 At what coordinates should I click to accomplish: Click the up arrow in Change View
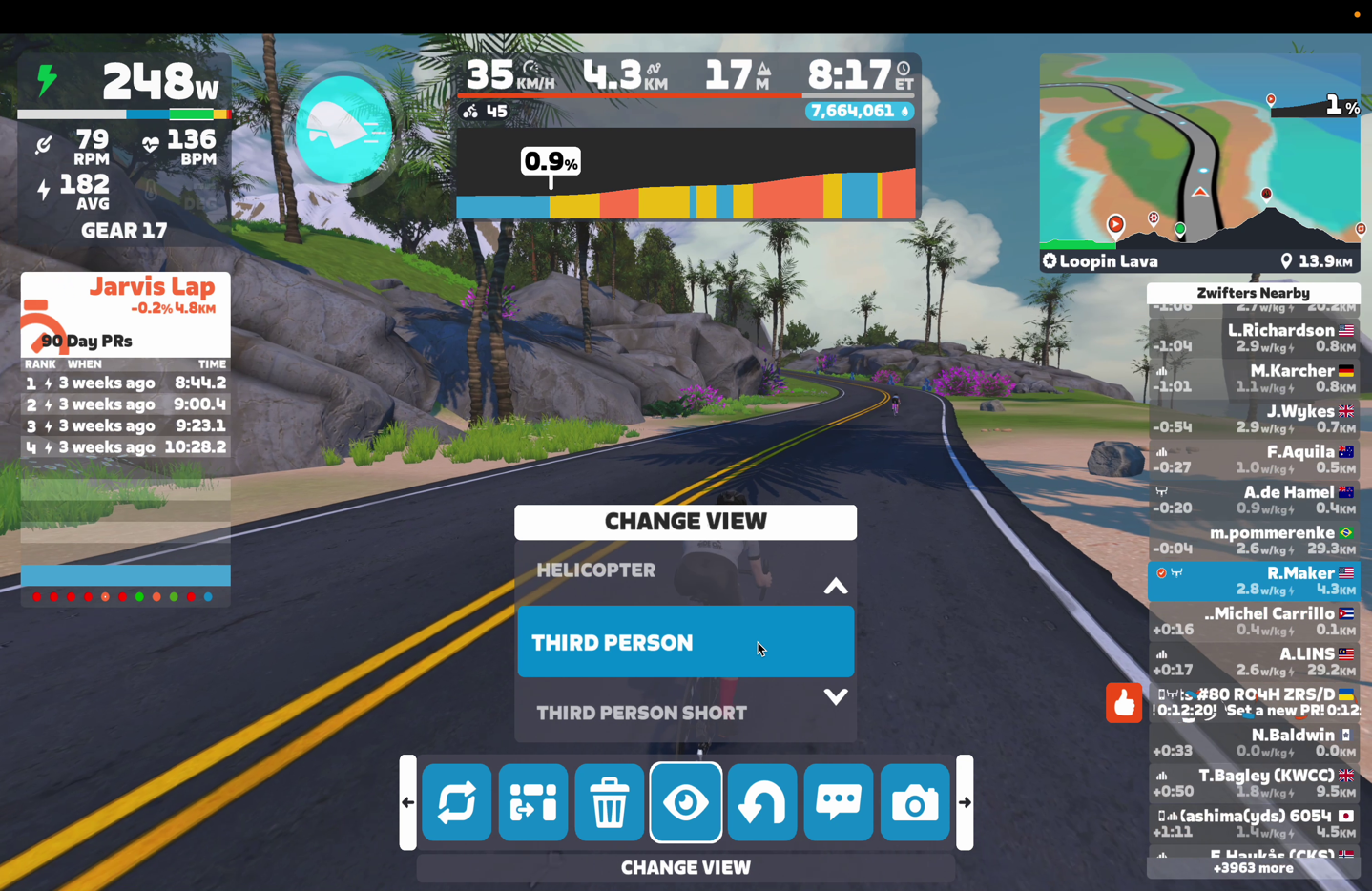coord(835,587)
